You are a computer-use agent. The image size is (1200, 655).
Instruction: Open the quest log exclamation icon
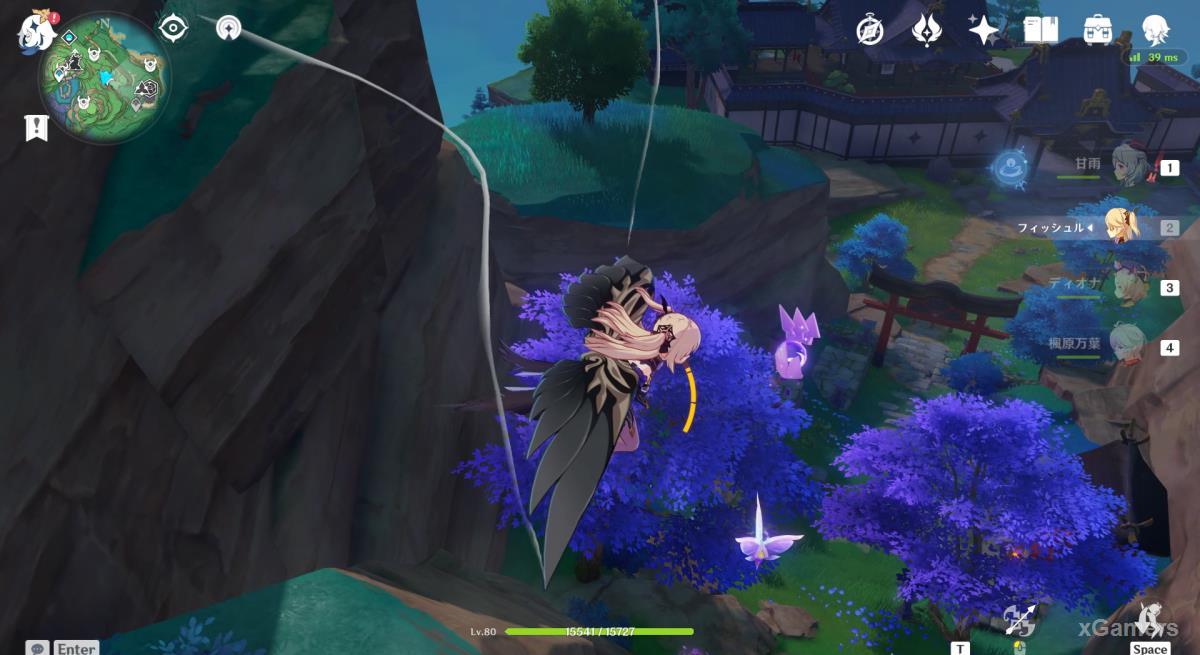click(x=37, y=127)
